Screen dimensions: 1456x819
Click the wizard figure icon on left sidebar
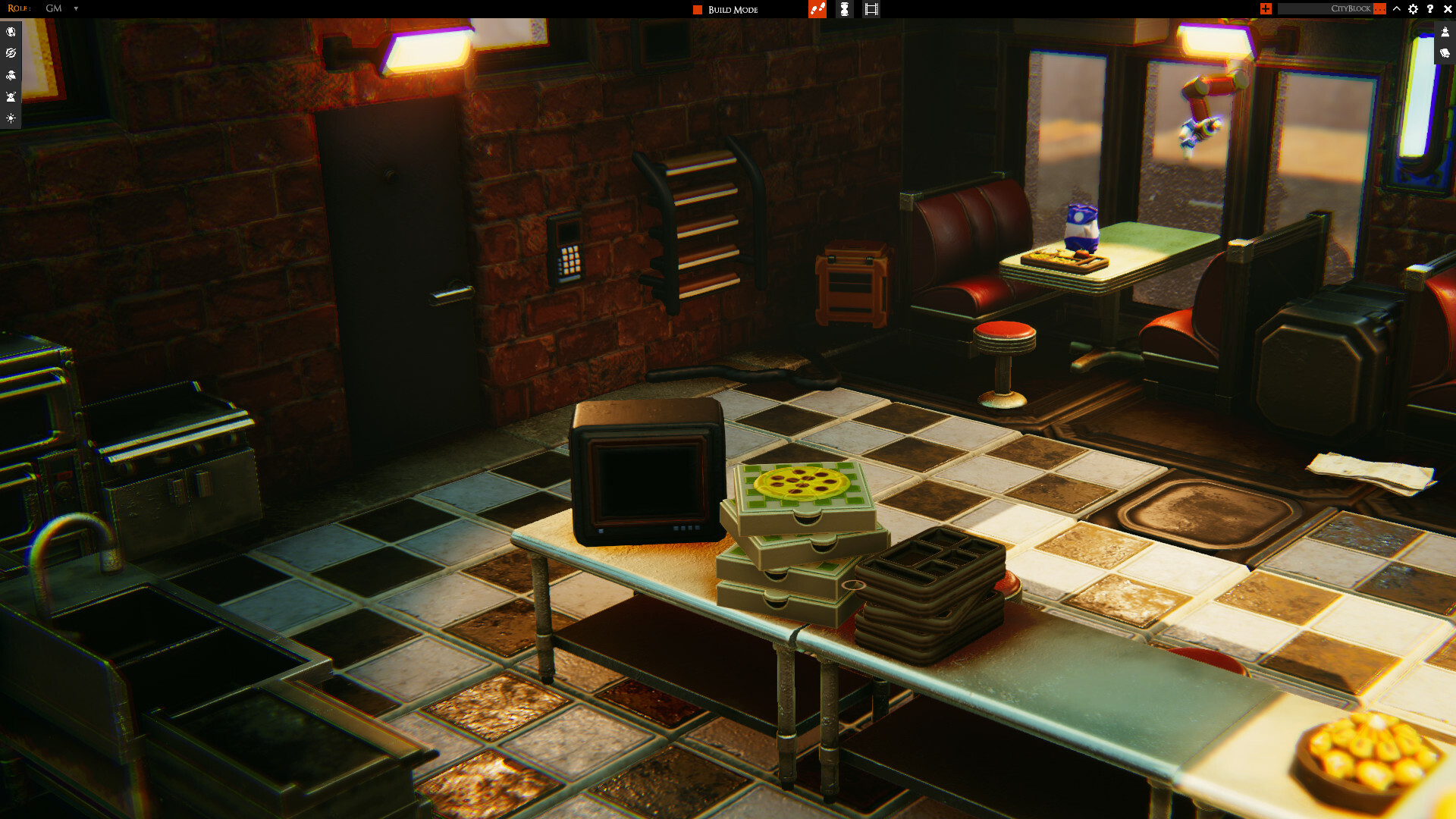pyautogui.click(x=11, y=96)
